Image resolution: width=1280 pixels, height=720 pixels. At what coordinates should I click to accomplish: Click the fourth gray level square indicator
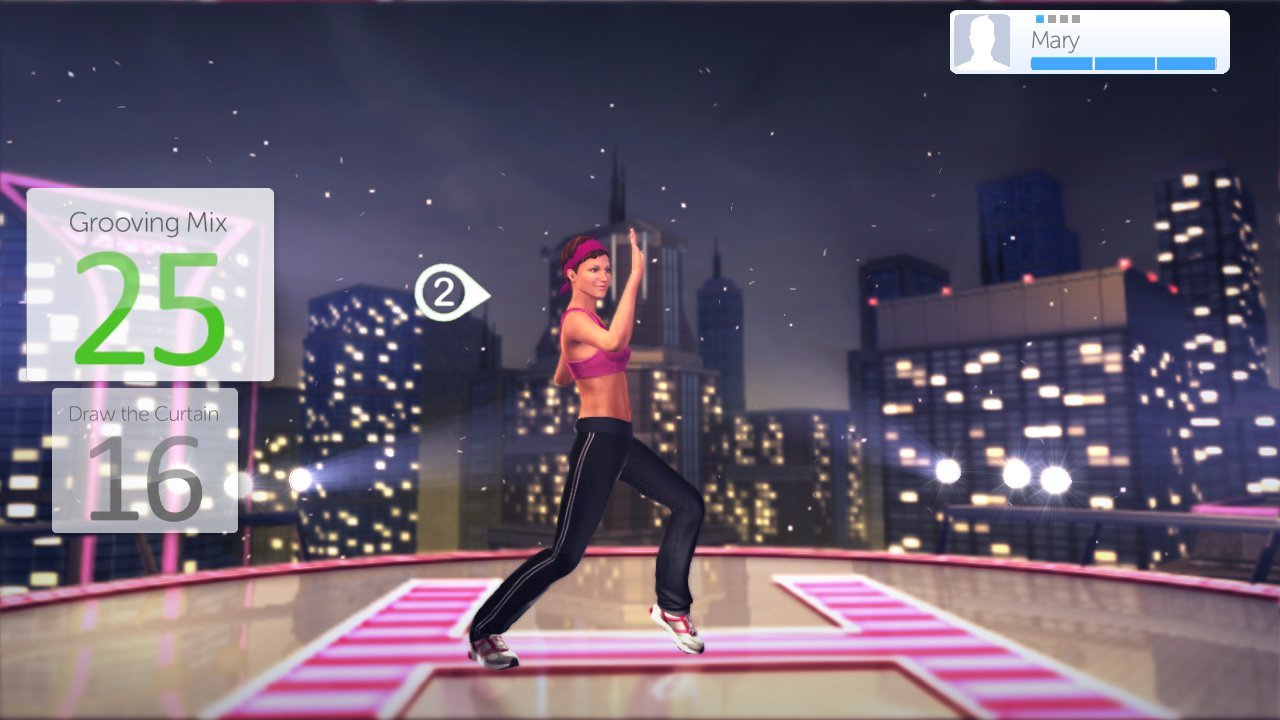[1076, 19]
